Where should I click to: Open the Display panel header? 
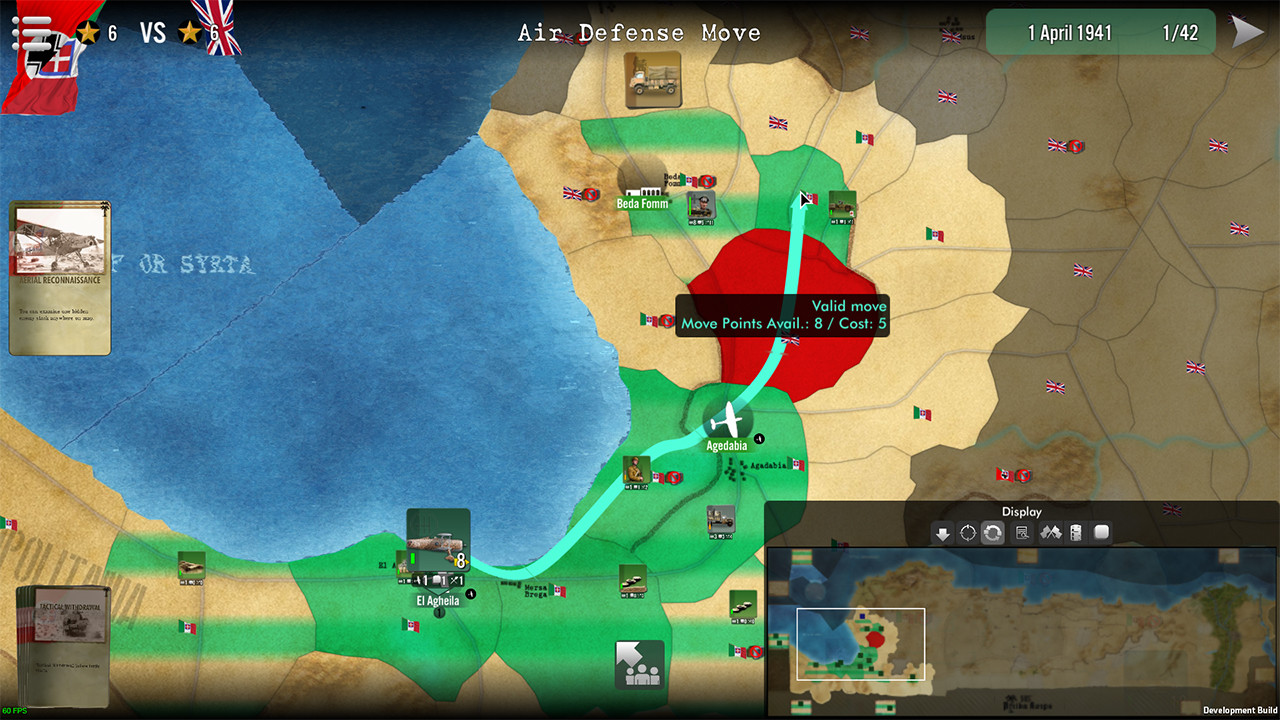tap(1021, 511)
